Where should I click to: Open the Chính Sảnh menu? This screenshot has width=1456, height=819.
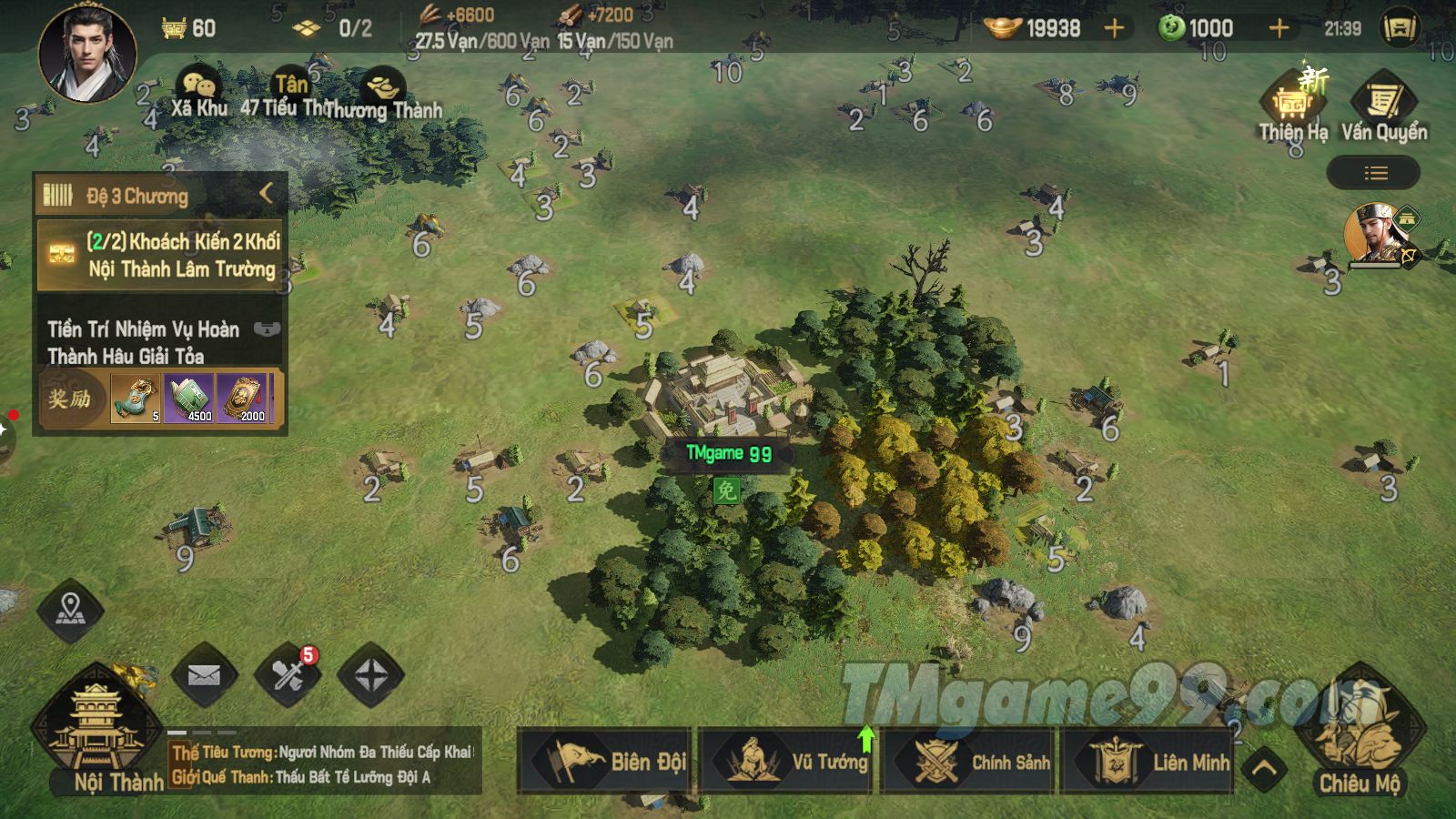(968, 761)
